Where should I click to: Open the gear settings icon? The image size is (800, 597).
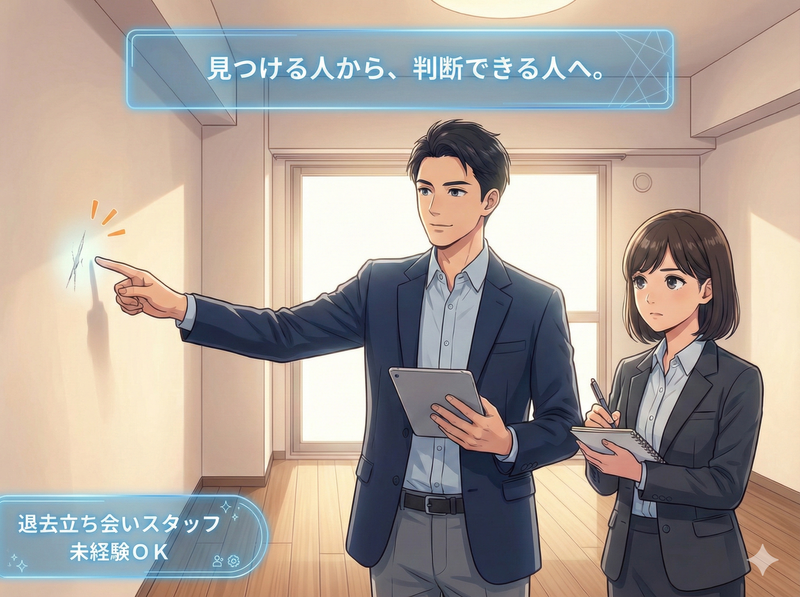click(x=234, y=561)
